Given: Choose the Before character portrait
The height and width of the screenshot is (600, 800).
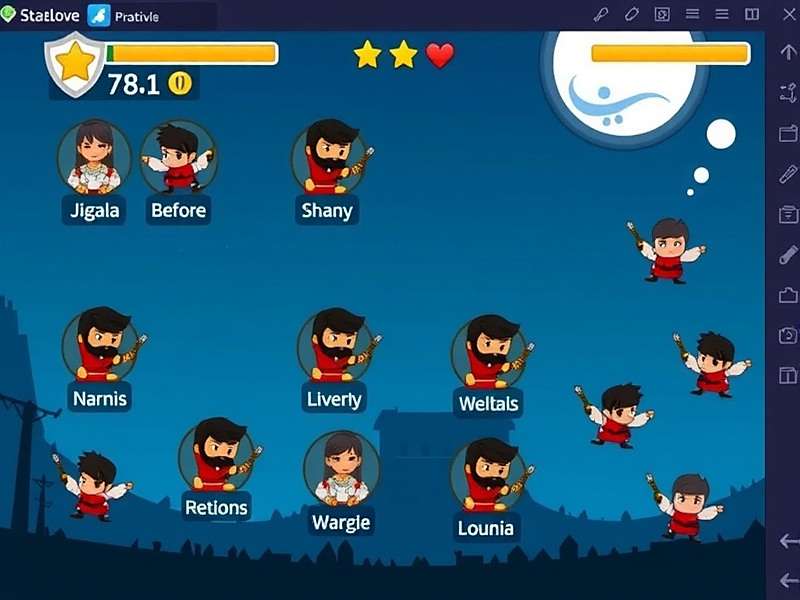Looking at the screenshot, I should pyautogui.click(x=177, y=157).
